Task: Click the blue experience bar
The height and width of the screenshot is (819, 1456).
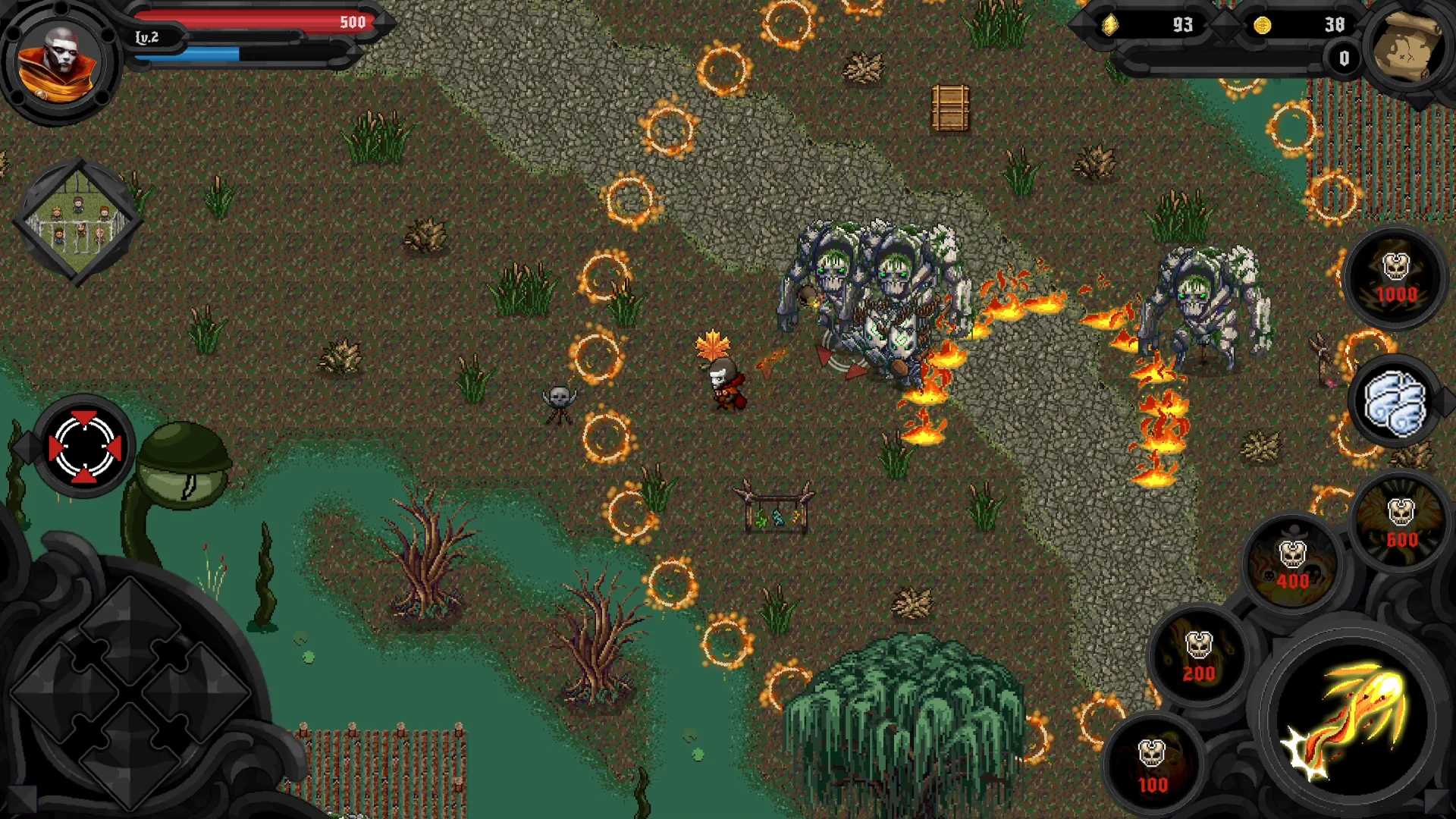Action: click(212, 55)
